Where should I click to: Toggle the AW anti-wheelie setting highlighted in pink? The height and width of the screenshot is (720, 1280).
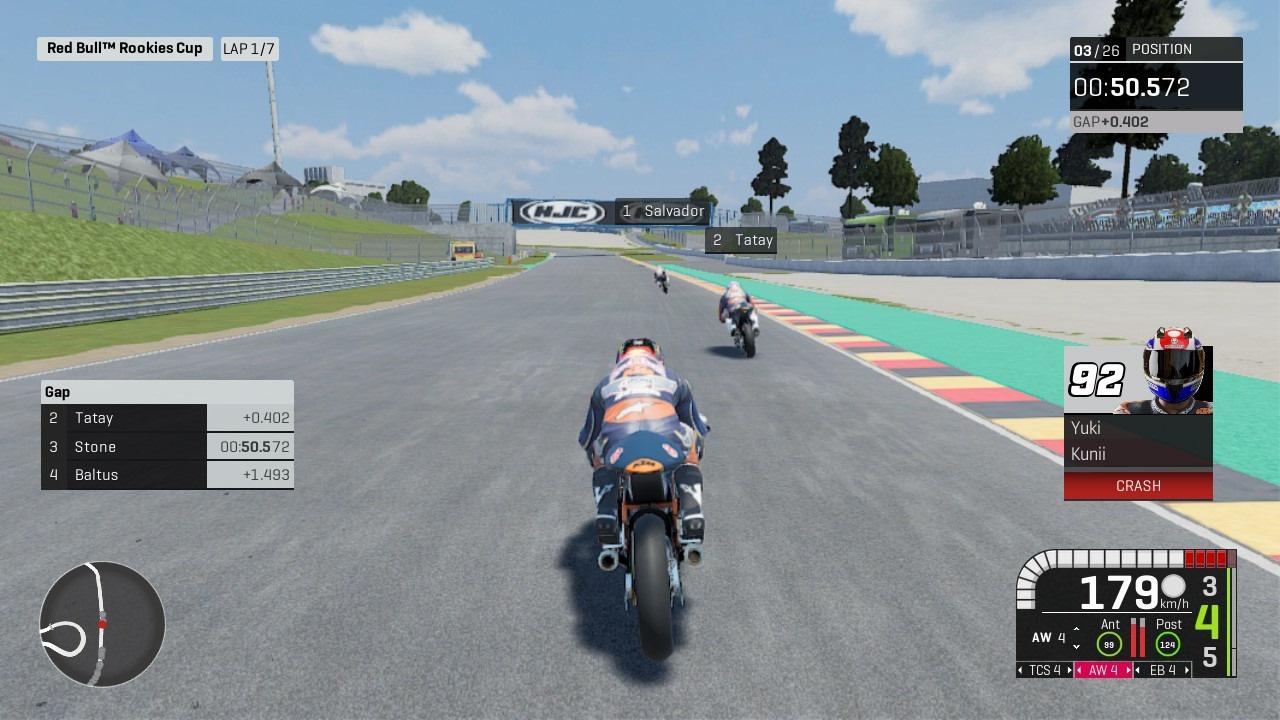(1103, 669)
